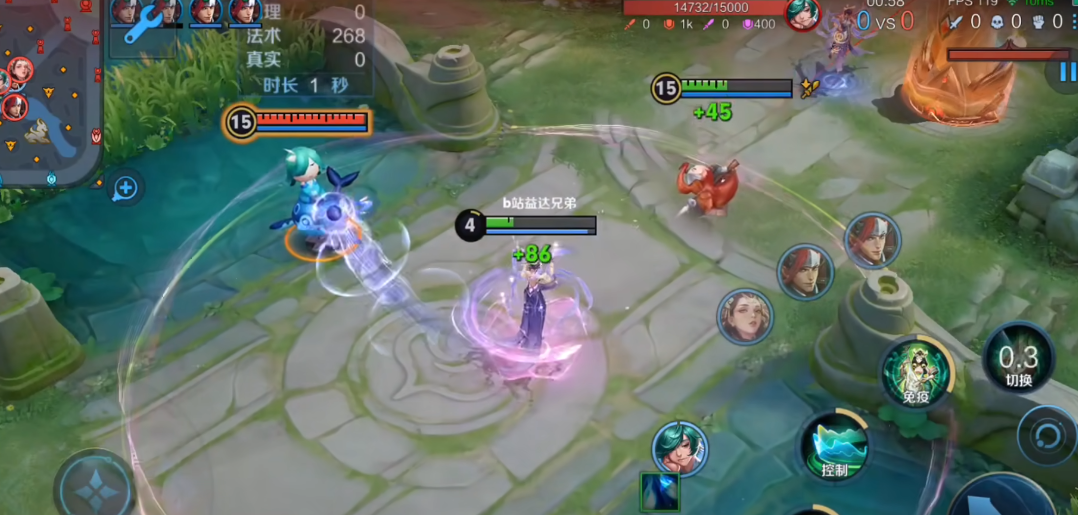Pause with the blue pause button

point(1064,72)
